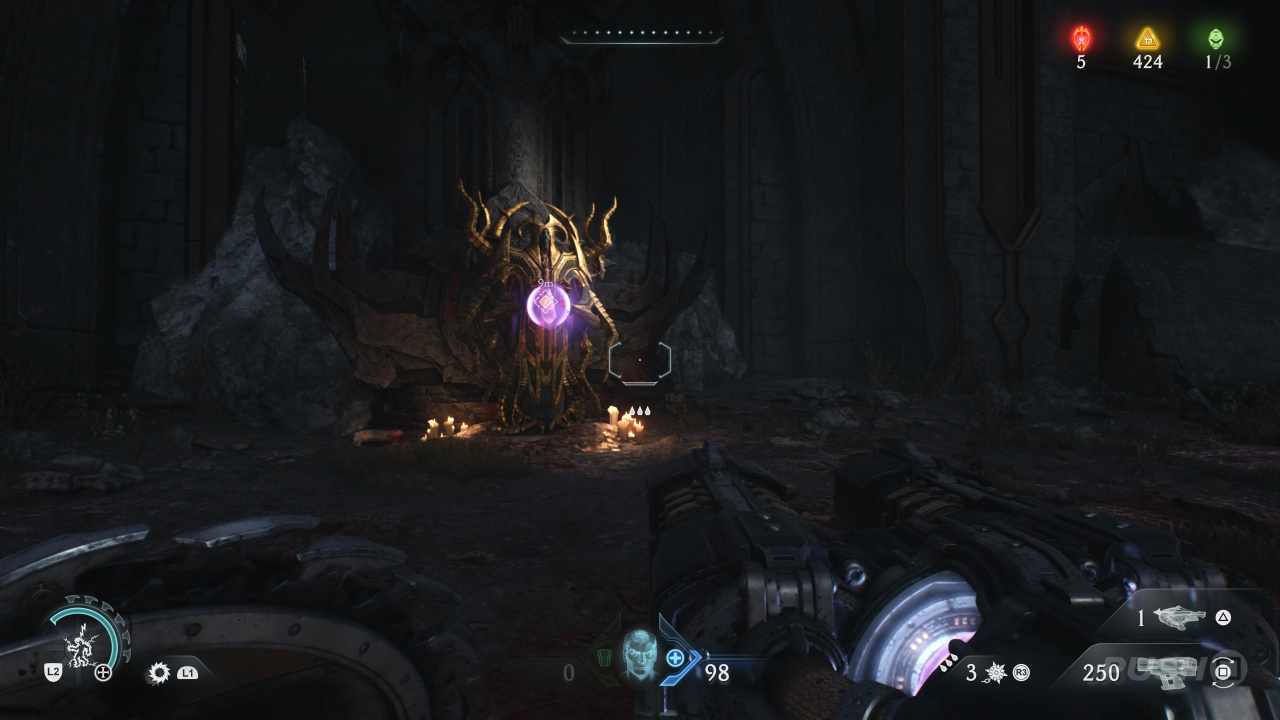
Task: Click the green armor icon
Action: (x=604, y=657)
